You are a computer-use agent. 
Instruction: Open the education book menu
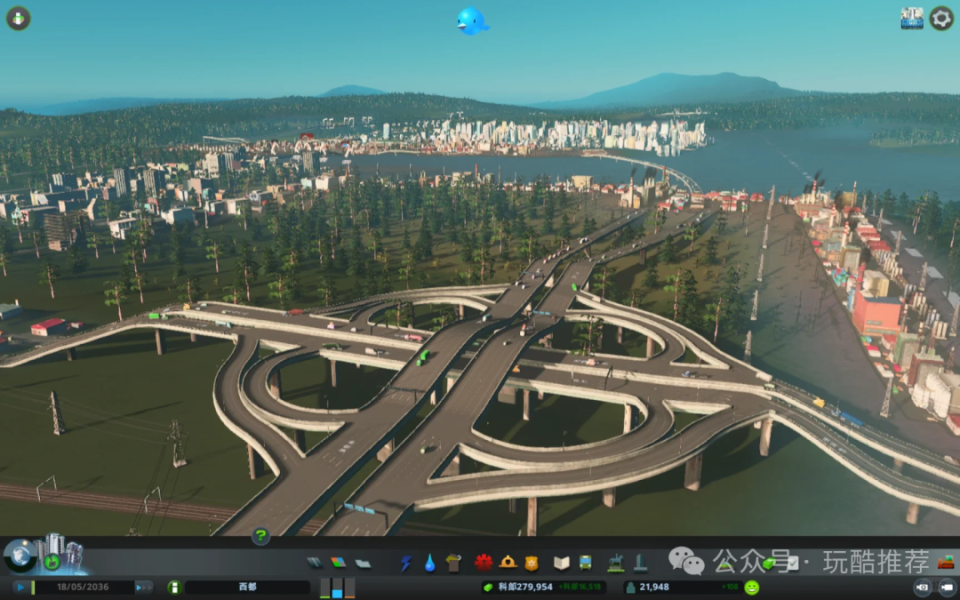click(561, 563)
